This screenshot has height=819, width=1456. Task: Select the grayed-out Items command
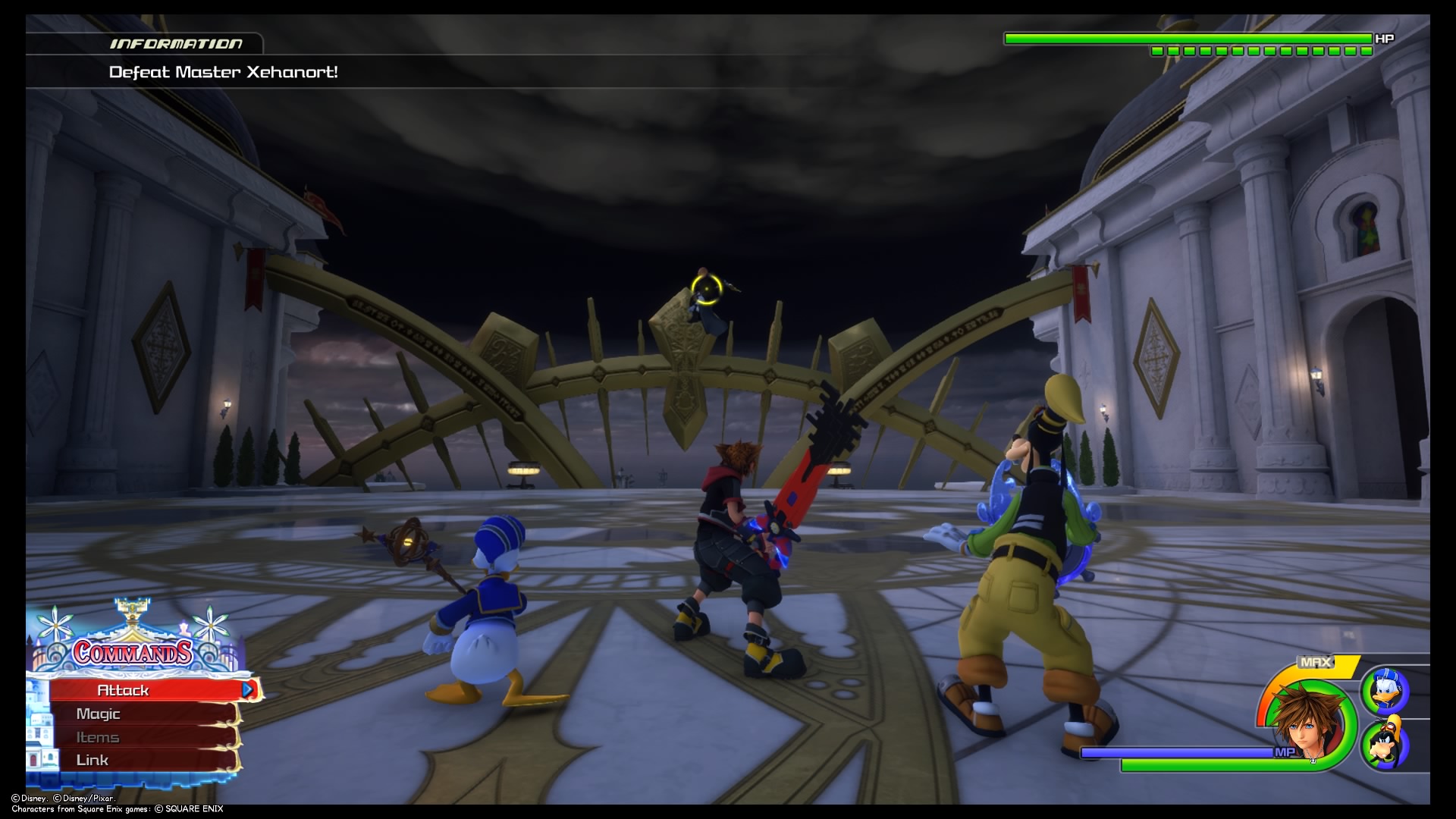coord(97,736)
